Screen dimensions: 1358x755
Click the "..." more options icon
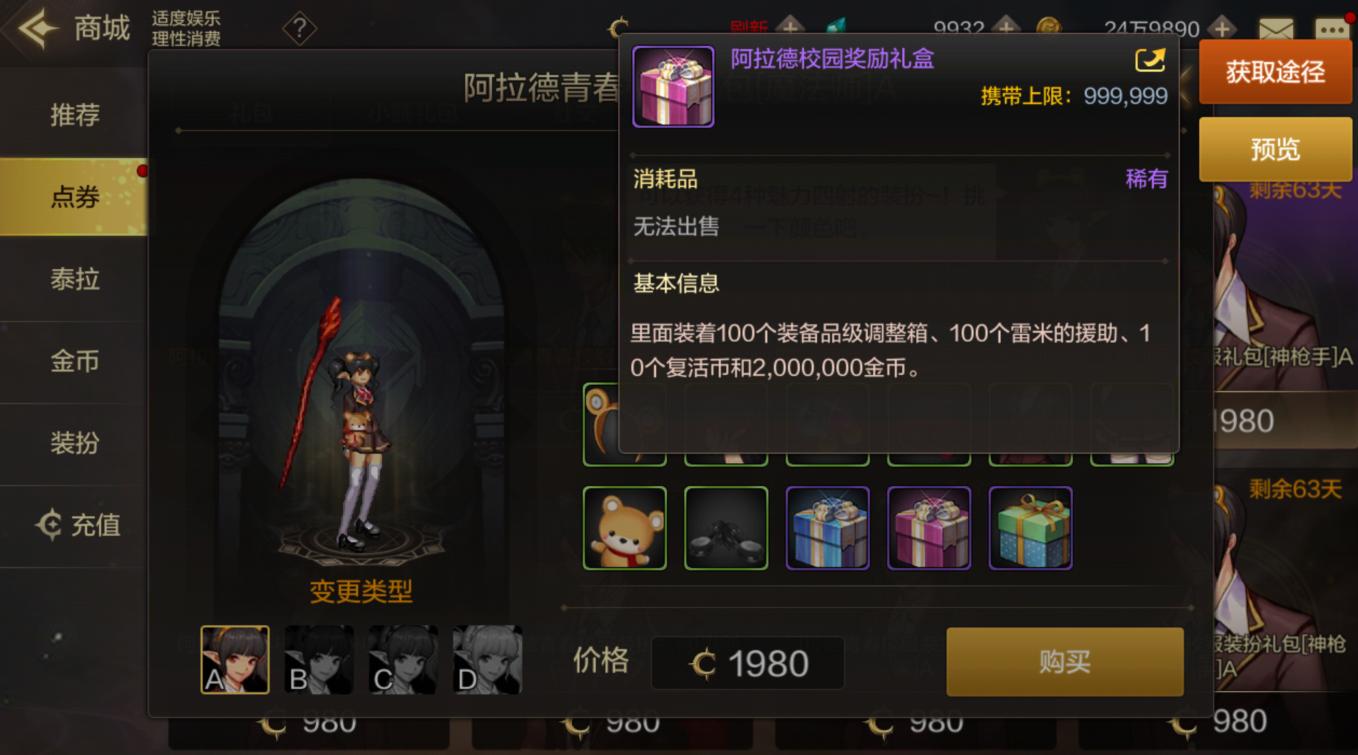[x=1333, y=28]
